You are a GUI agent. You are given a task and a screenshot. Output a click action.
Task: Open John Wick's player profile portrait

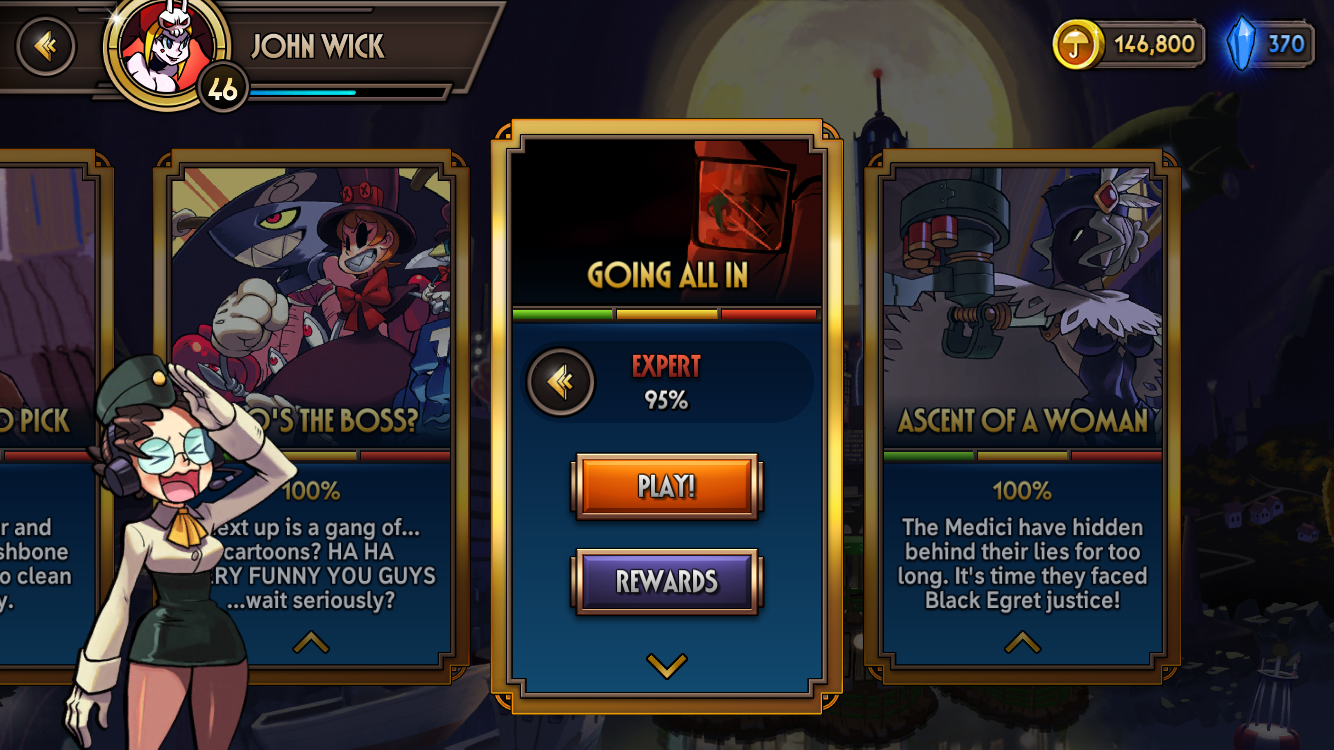[x=162, y=50]
